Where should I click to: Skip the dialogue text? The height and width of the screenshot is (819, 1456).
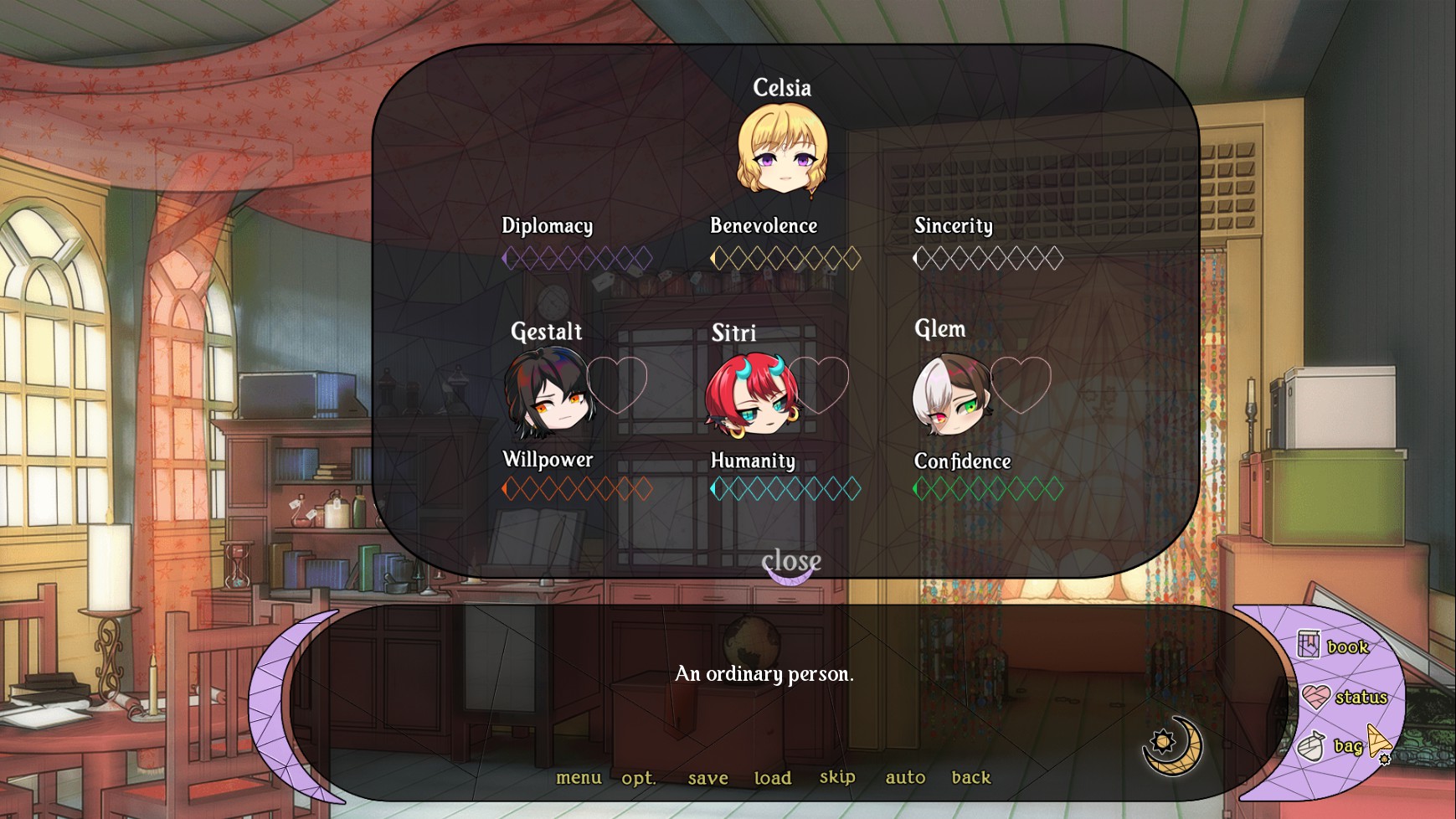coord(837,777)
